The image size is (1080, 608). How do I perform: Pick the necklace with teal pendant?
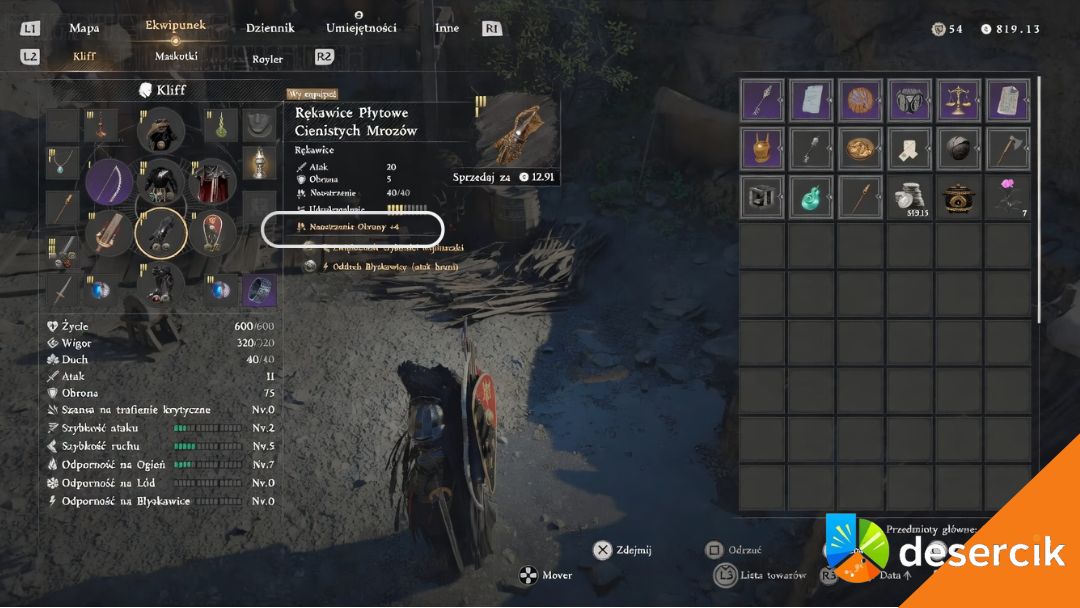click(x=62, y=164)
